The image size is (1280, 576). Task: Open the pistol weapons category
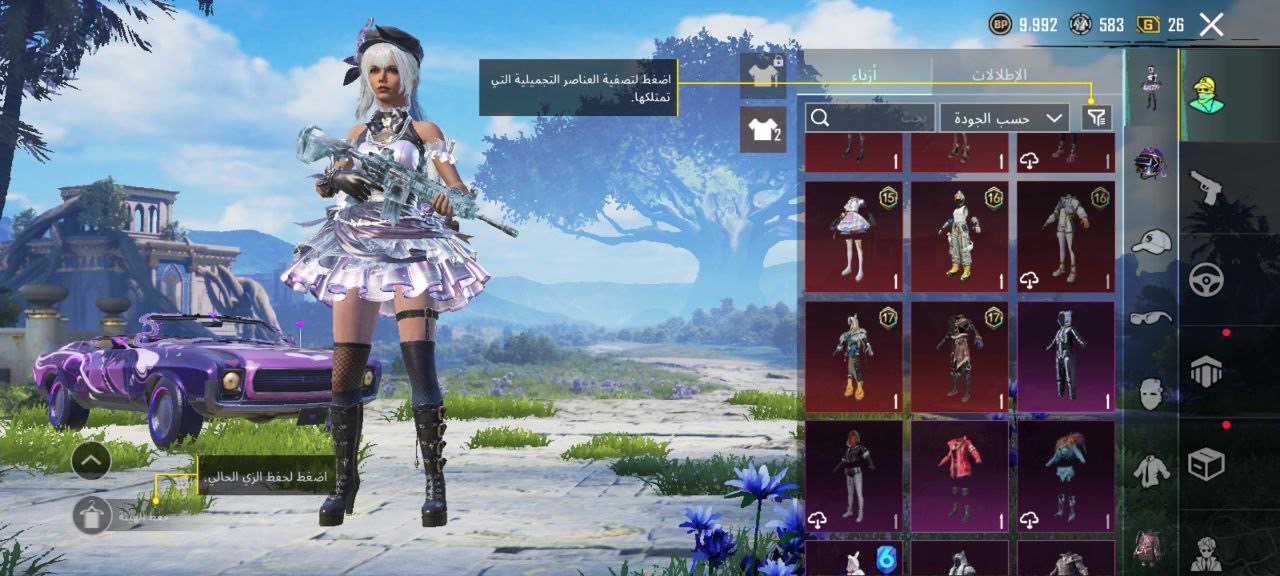1206,186
